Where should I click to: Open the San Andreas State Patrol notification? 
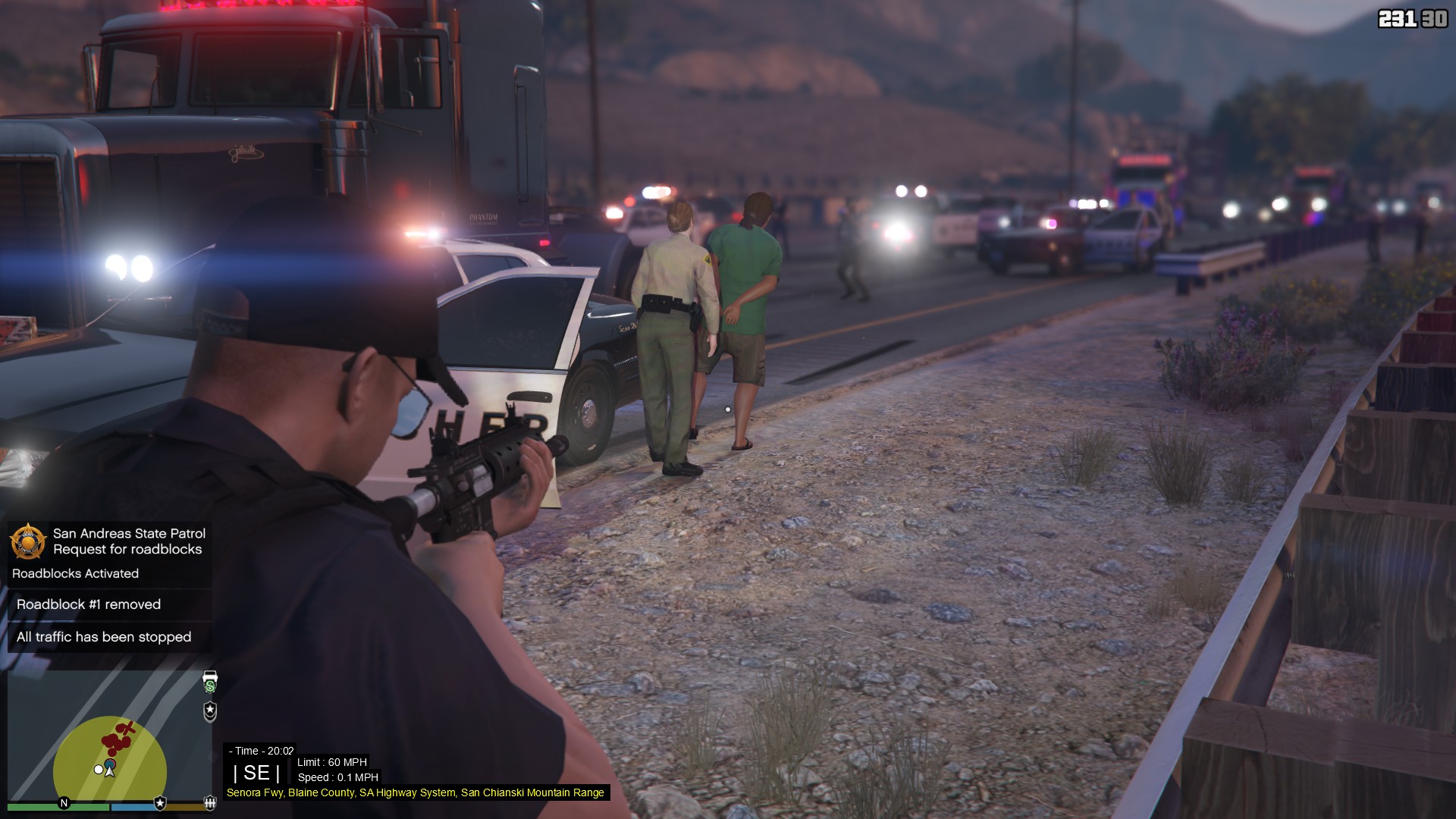point(129,541)
